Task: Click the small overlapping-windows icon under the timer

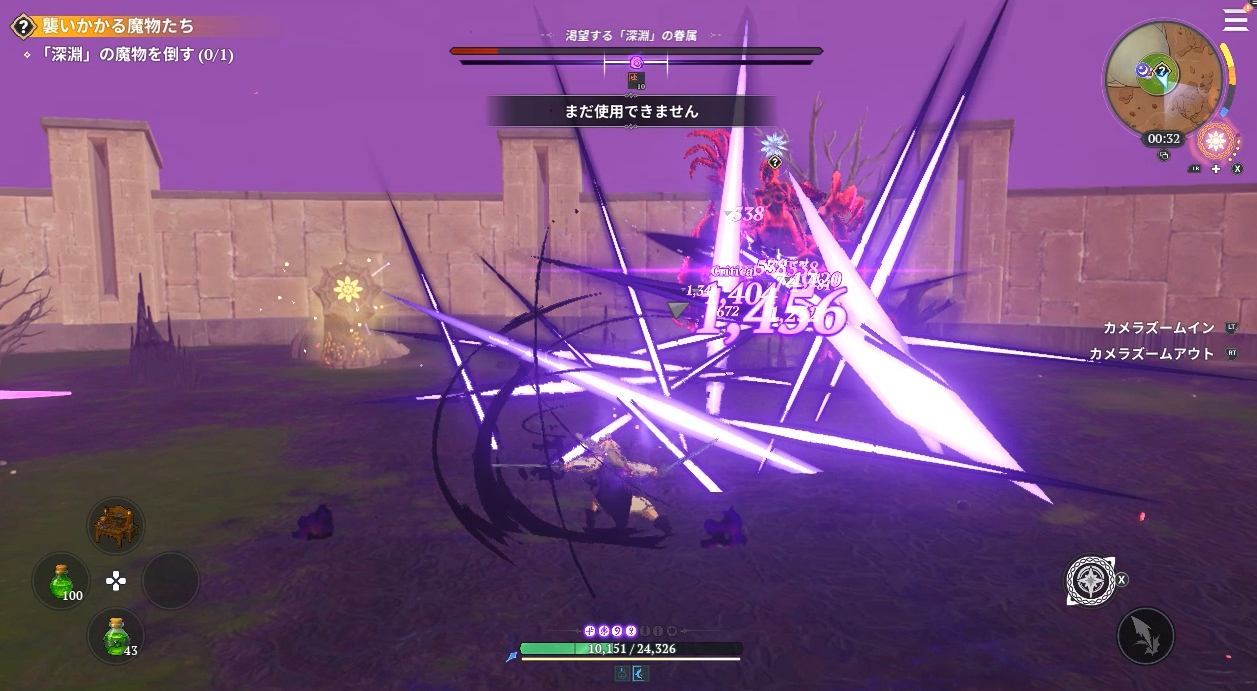Action: [x=1163, y=156]
